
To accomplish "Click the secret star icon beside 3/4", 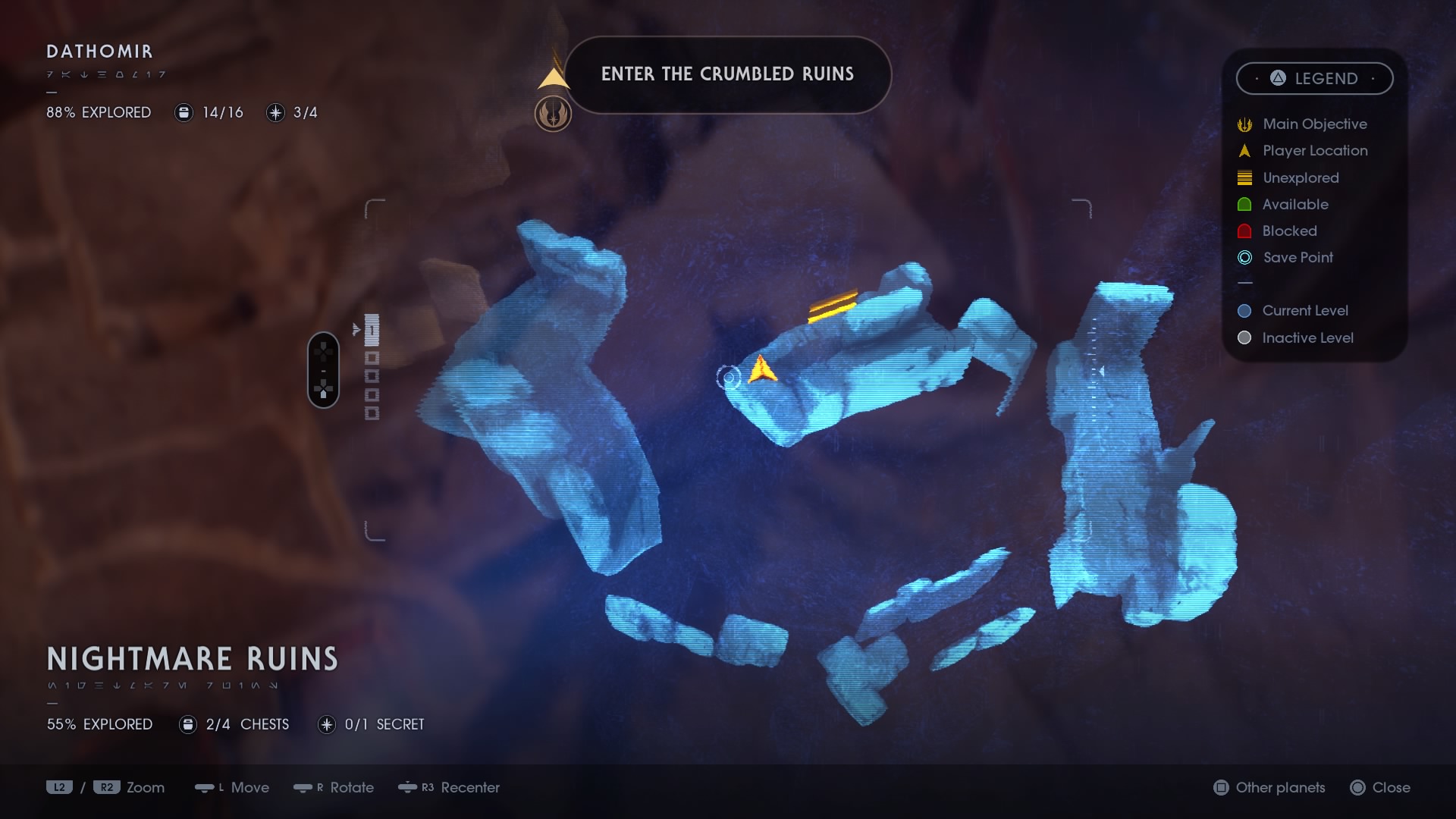I will 275,112.
